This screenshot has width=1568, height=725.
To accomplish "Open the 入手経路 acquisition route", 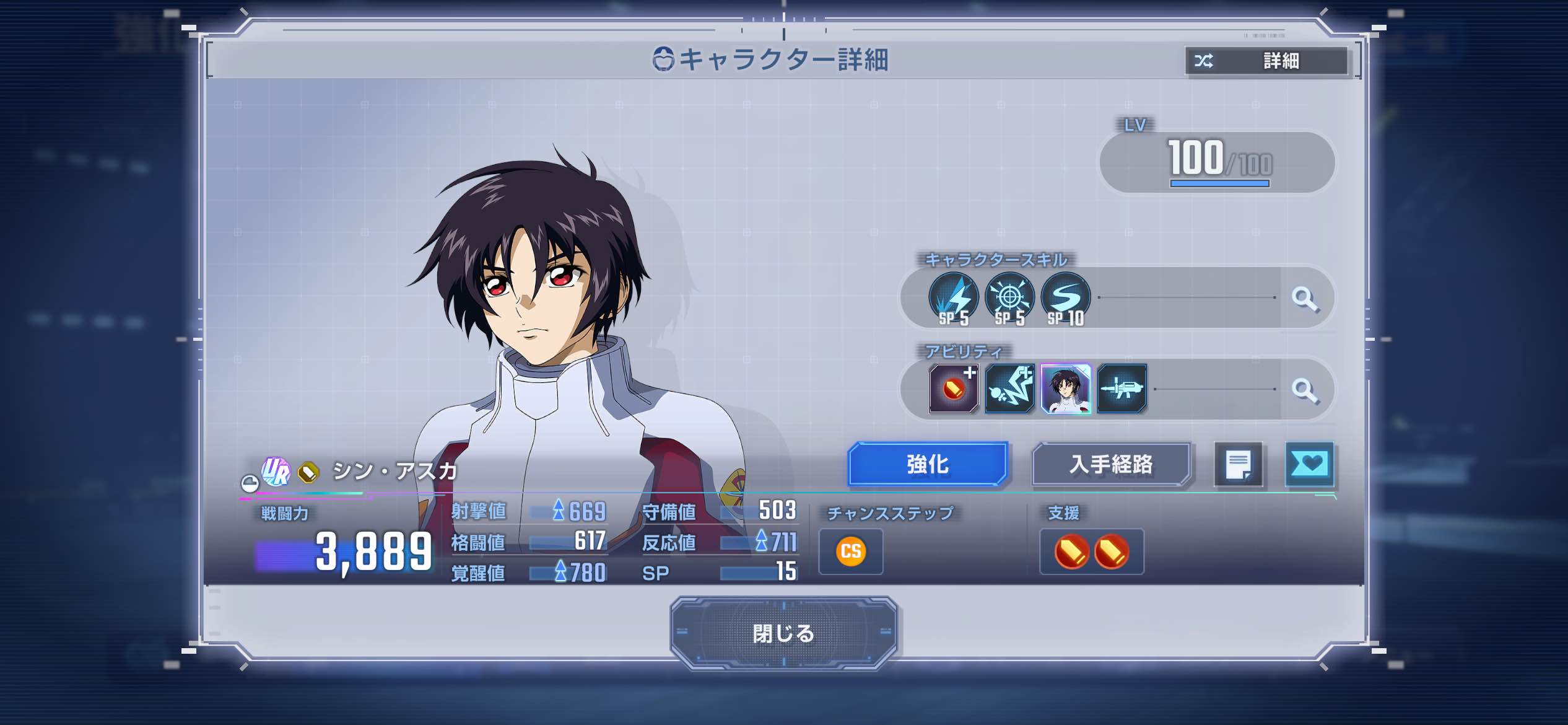I will [1110, 464].
